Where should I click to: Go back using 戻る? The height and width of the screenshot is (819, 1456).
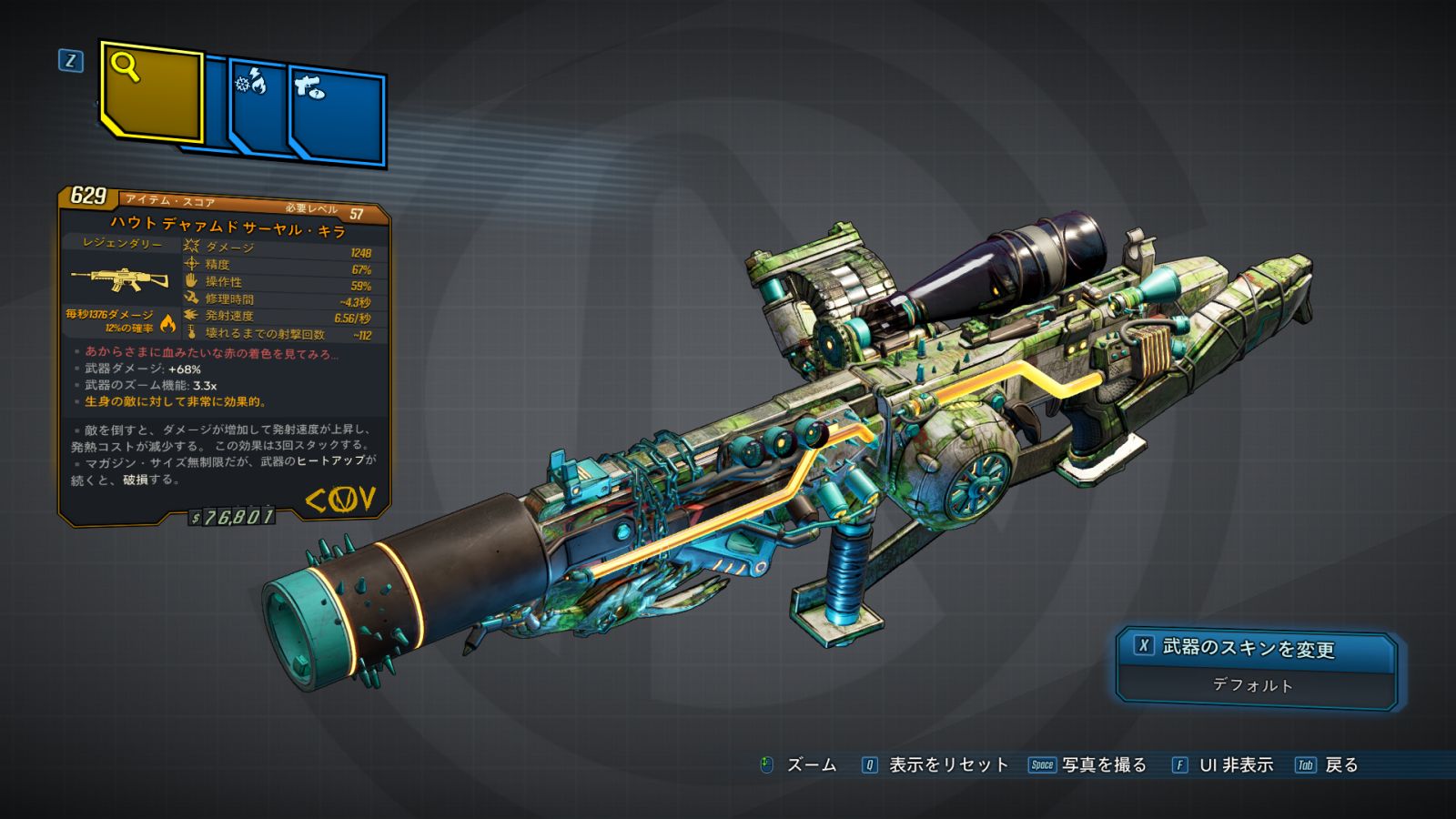[1329, 765]
